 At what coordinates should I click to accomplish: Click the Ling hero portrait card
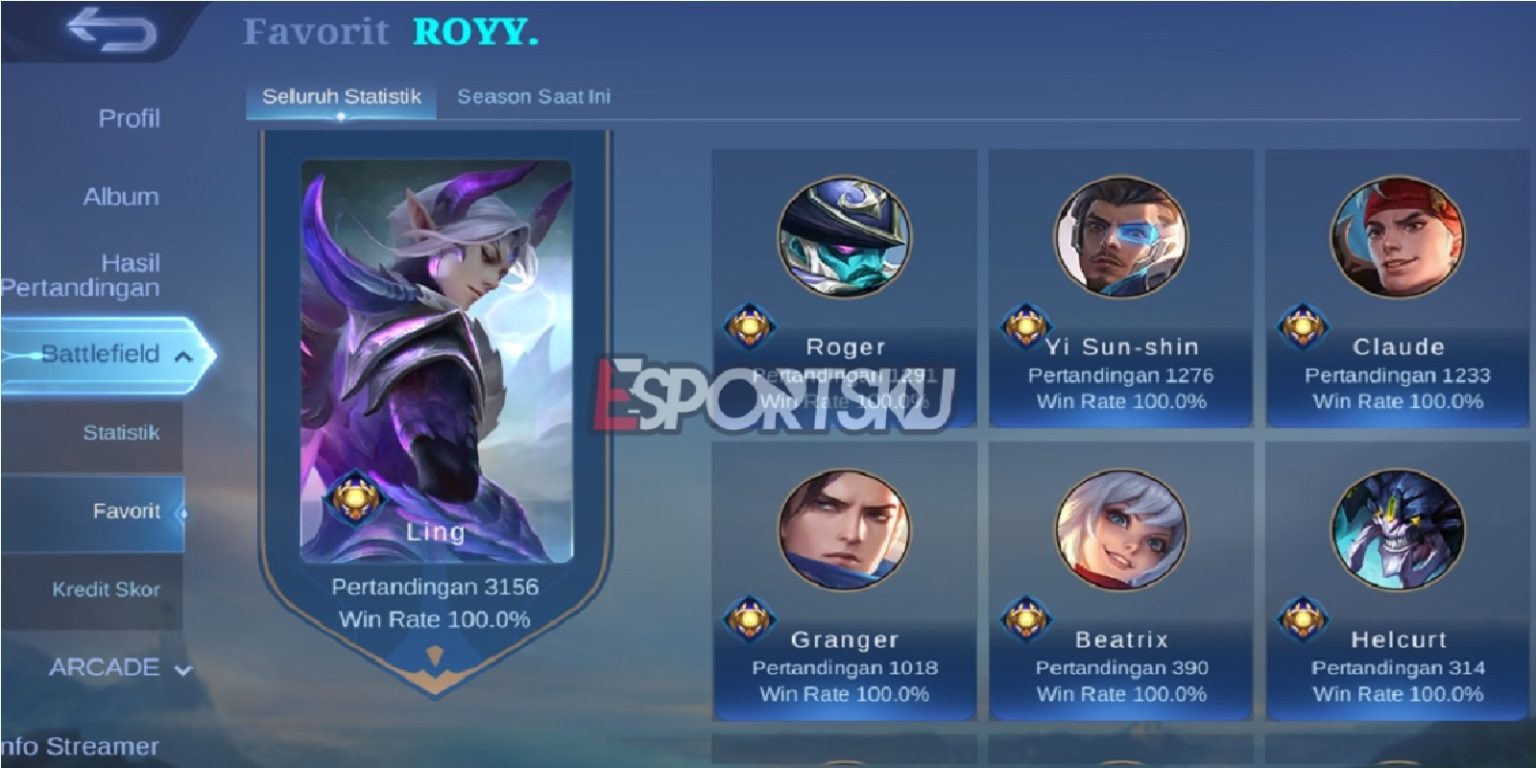pyautogui.click(x=434, y=350)
